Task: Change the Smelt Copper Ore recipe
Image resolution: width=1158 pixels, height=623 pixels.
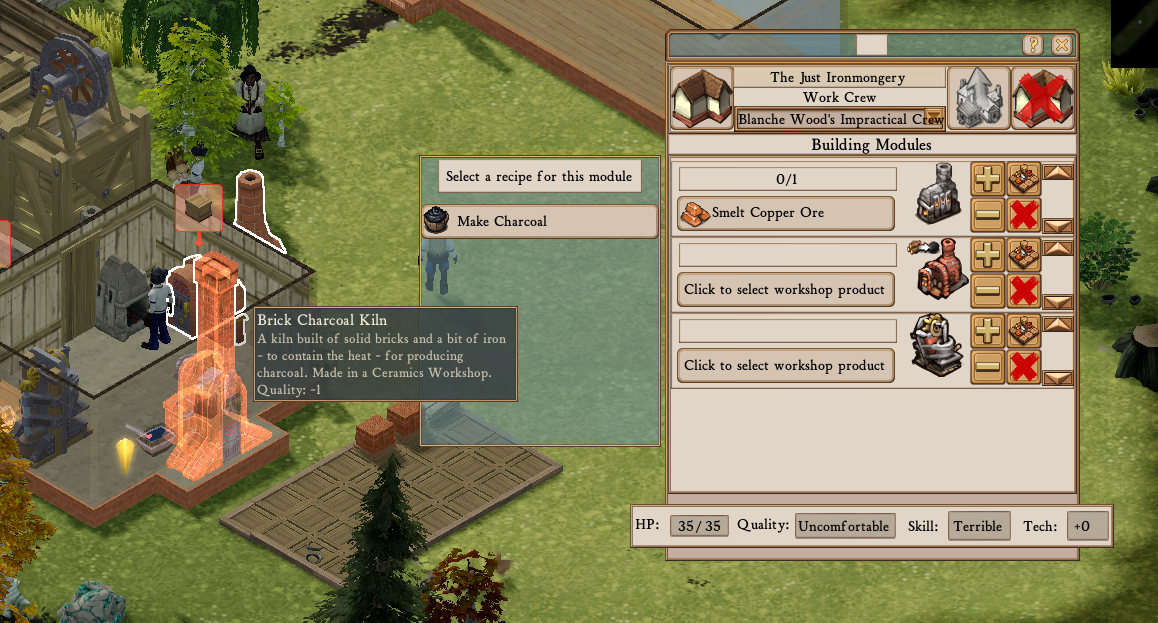Action: click(x=785, y=213)
